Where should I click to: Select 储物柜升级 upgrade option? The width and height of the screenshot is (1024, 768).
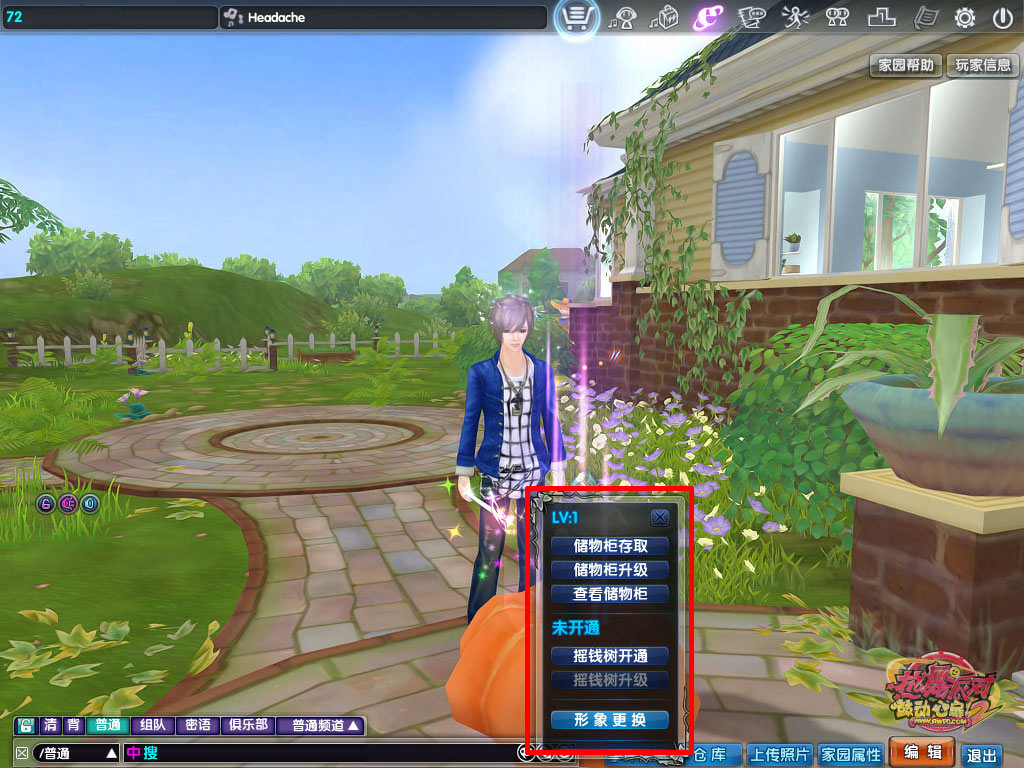pyautogui.click(x=610, y=570)
